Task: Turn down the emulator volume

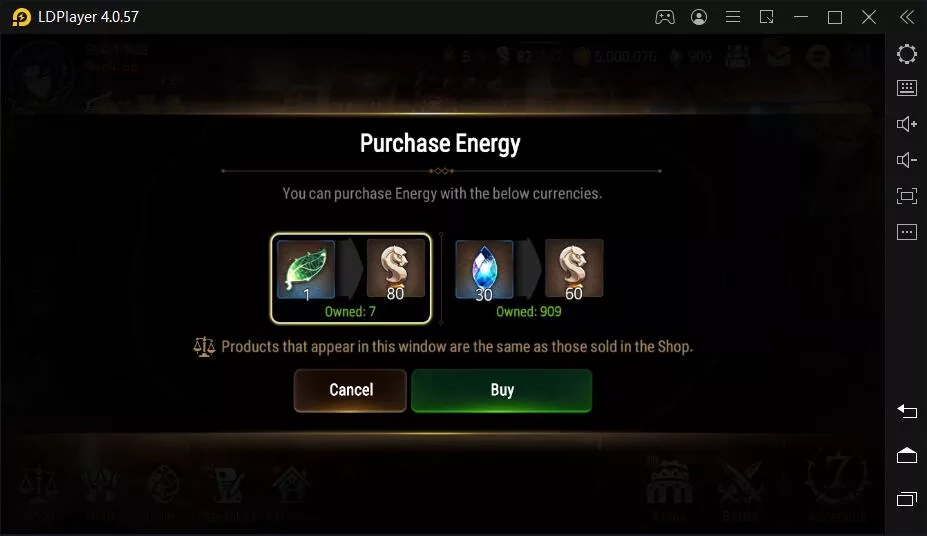Action: 907,160
